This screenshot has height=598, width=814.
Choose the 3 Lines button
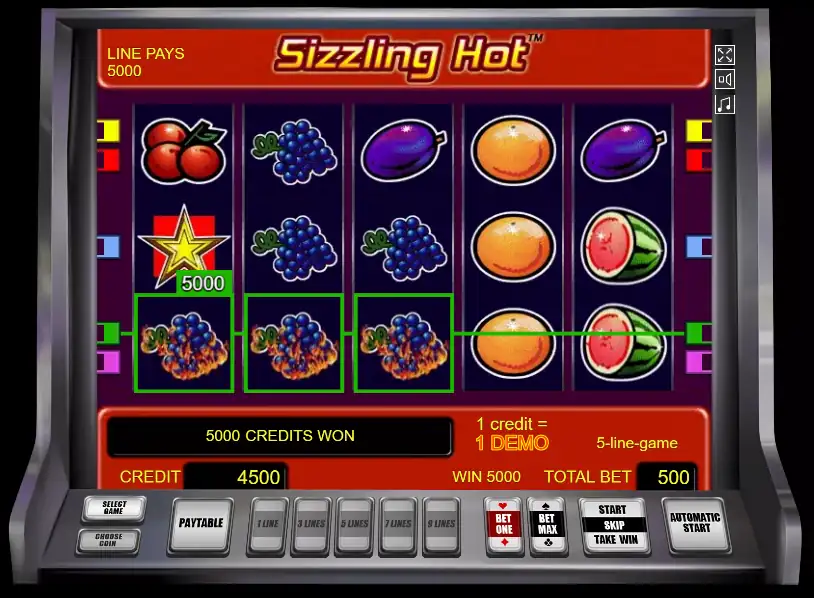(x=311, y=524)
